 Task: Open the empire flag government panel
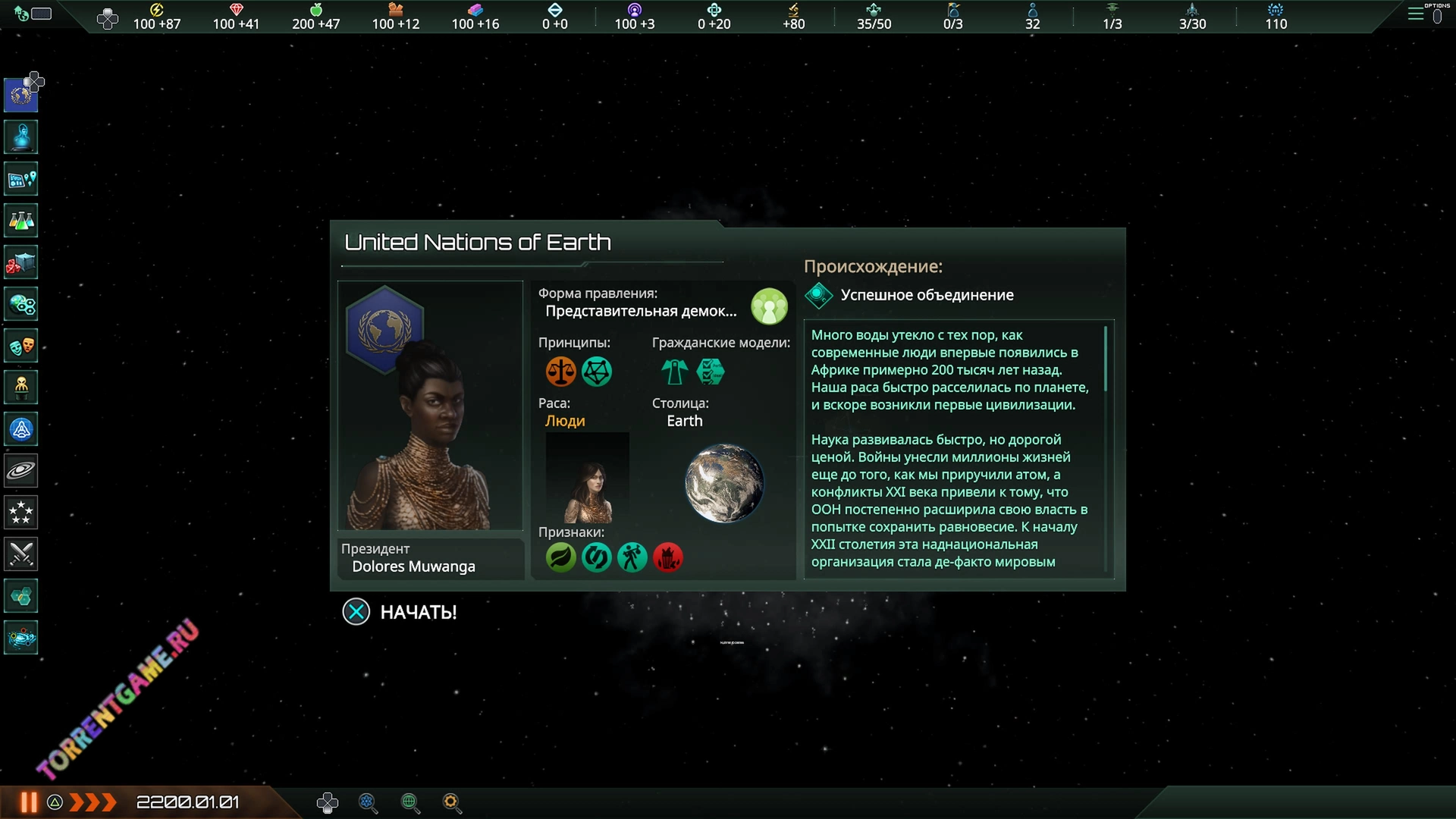pyautogui.click(x=21, y=95)
